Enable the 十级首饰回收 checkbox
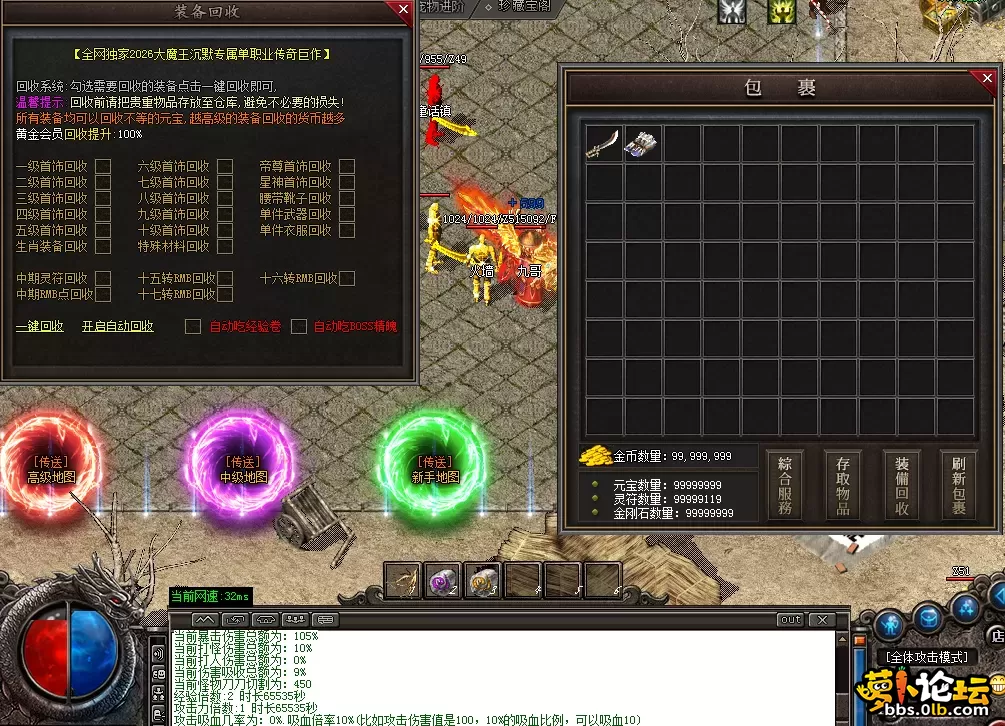 tap(225, 231)
